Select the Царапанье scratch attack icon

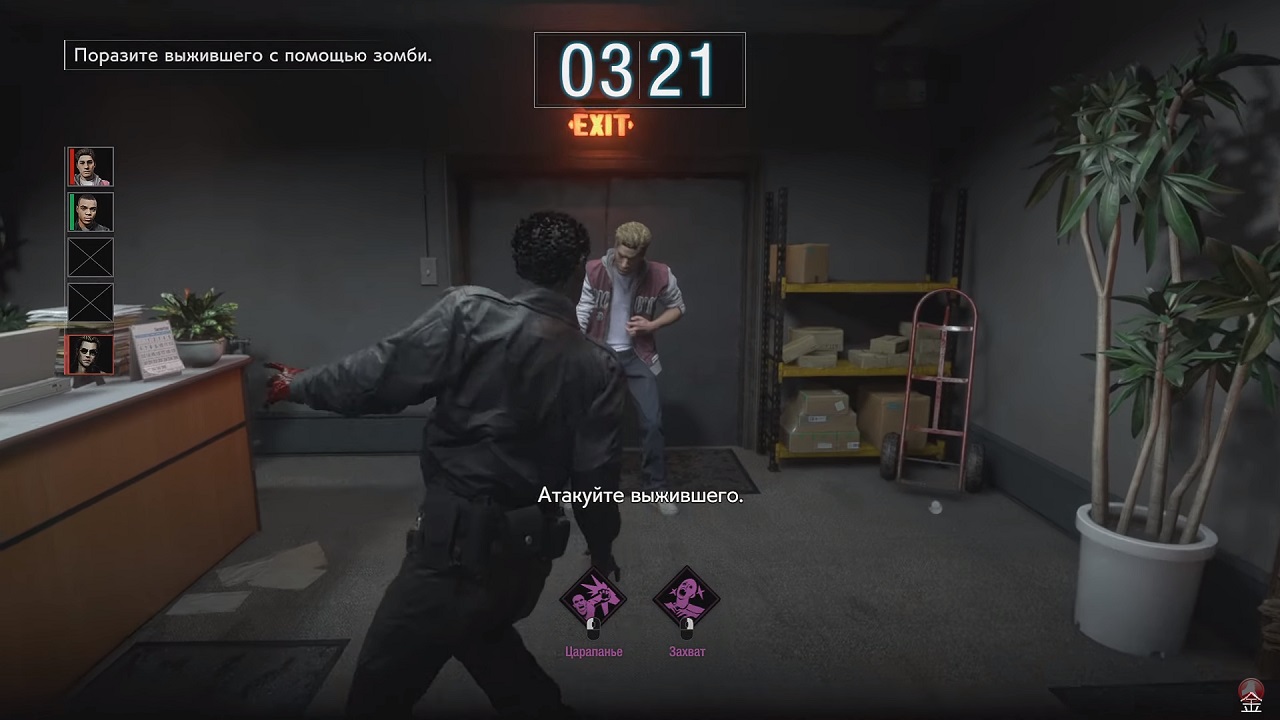[x=591, y=599]
